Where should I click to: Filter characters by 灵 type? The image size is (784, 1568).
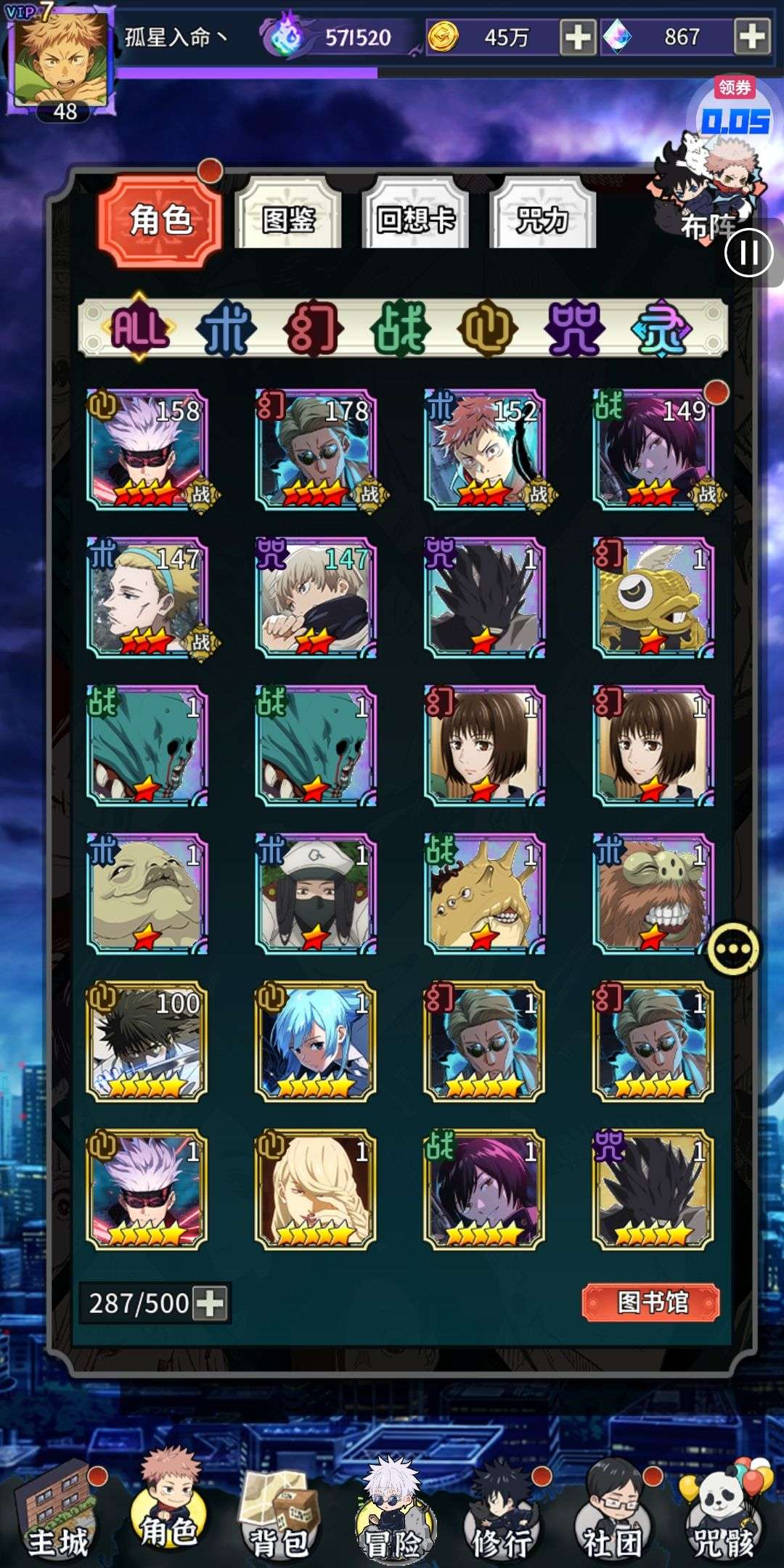(662, 329)
